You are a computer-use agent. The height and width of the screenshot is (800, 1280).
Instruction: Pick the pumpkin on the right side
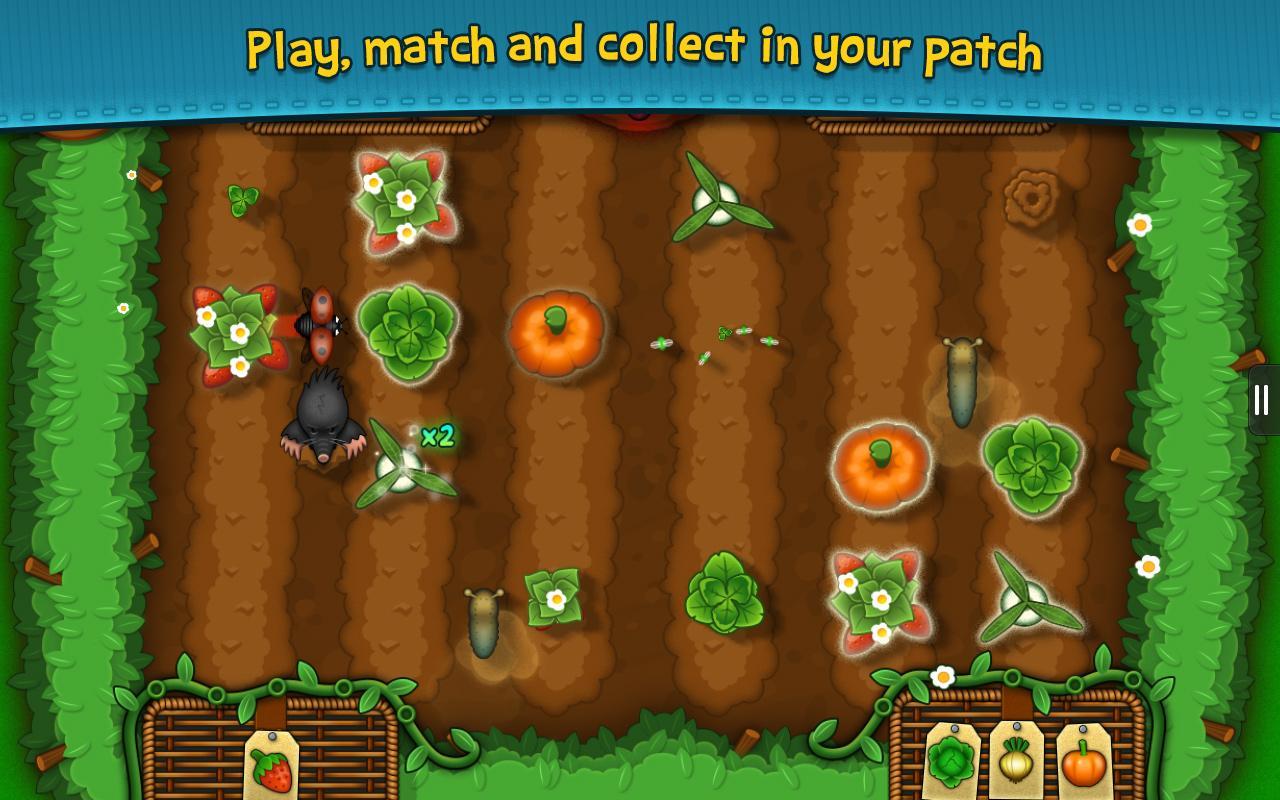coord(879,468)
